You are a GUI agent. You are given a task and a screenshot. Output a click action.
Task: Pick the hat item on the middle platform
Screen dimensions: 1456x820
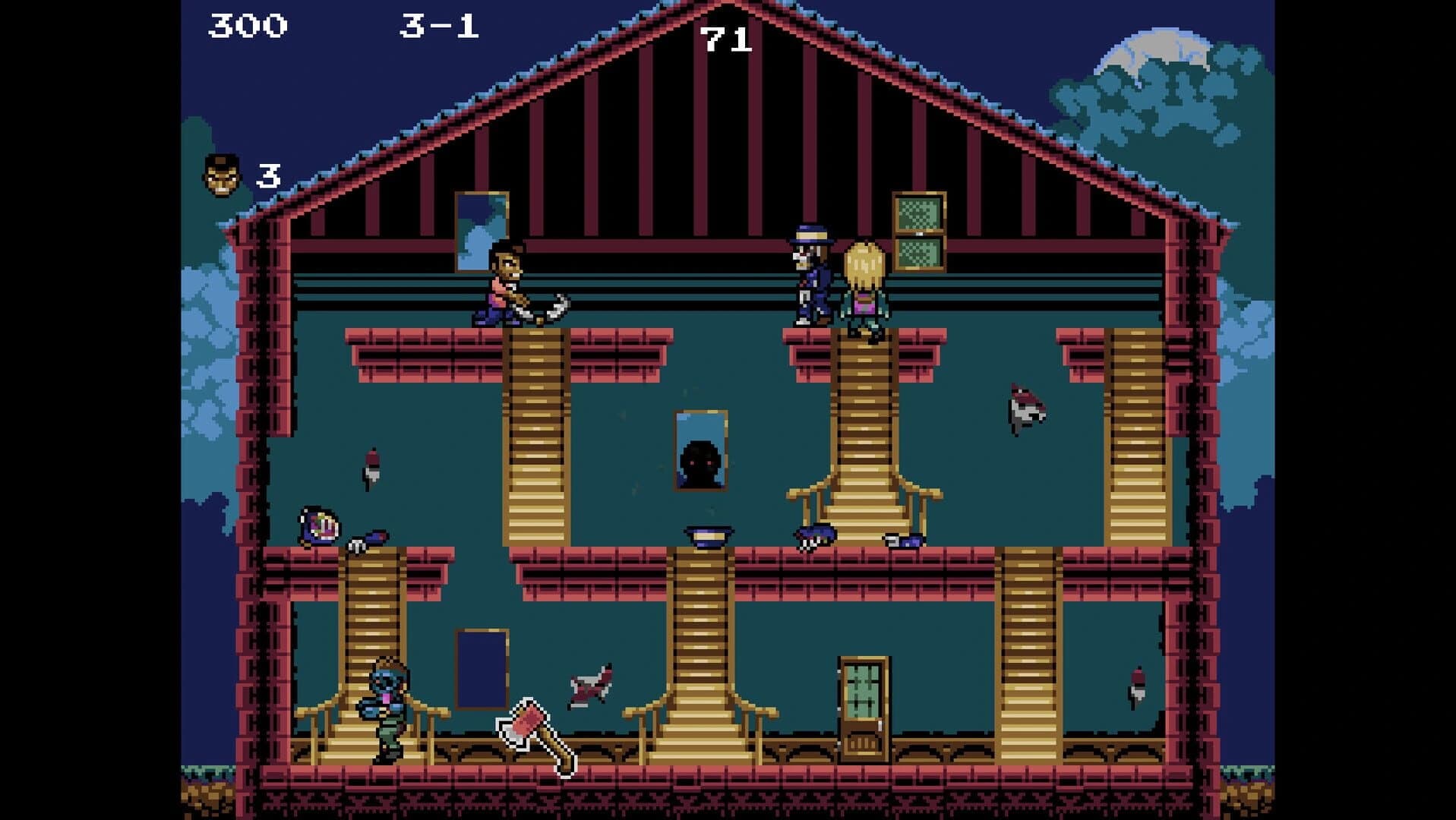coord(706,536)
